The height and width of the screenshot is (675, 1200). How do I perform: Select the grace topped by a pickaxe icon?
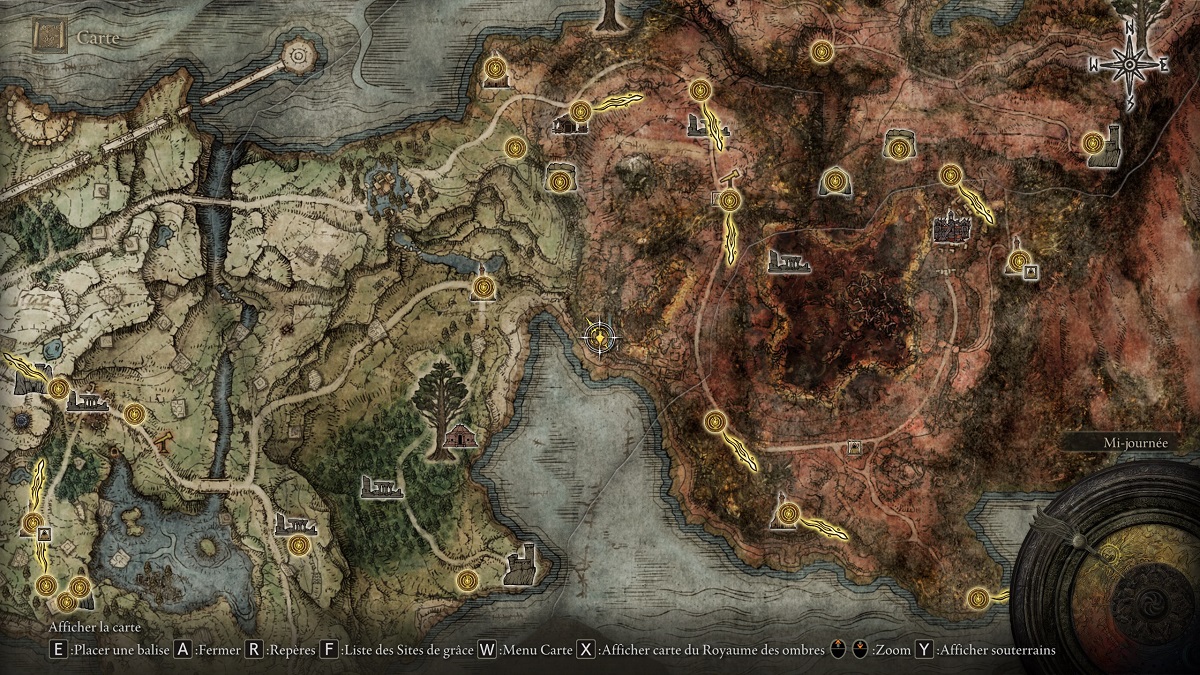pyautogui.click(x=730, y=199)
